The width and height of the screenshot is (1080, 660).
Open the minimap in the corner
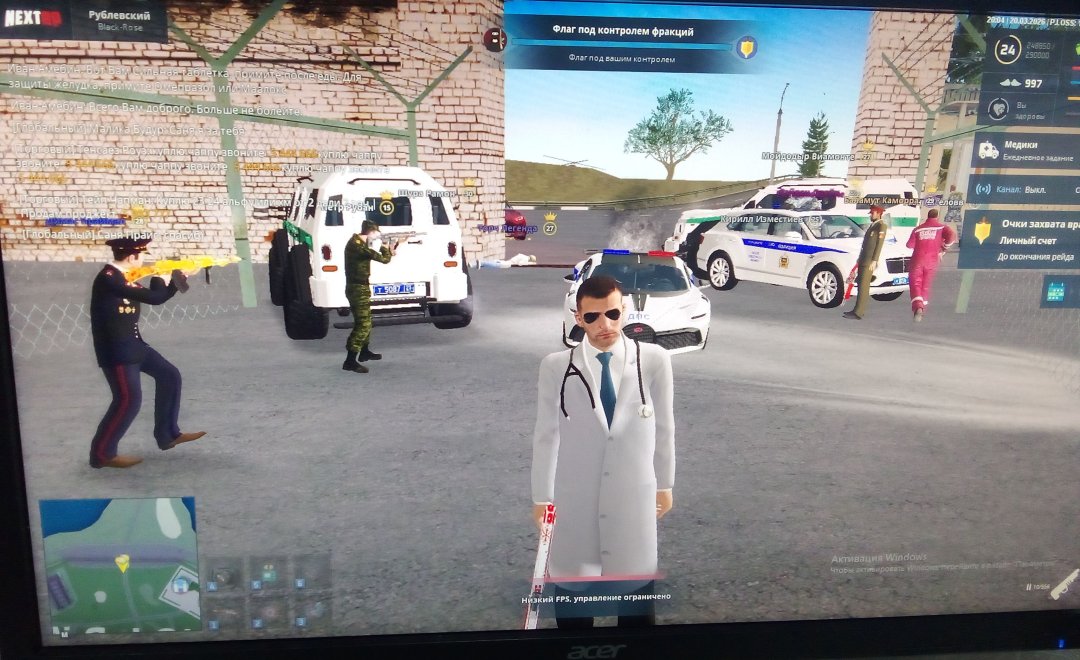point(118,565)
